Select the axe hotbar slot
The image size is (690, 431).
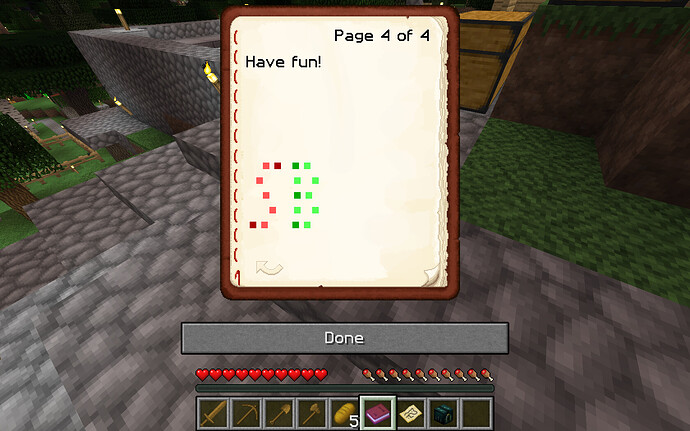(312, 413)
